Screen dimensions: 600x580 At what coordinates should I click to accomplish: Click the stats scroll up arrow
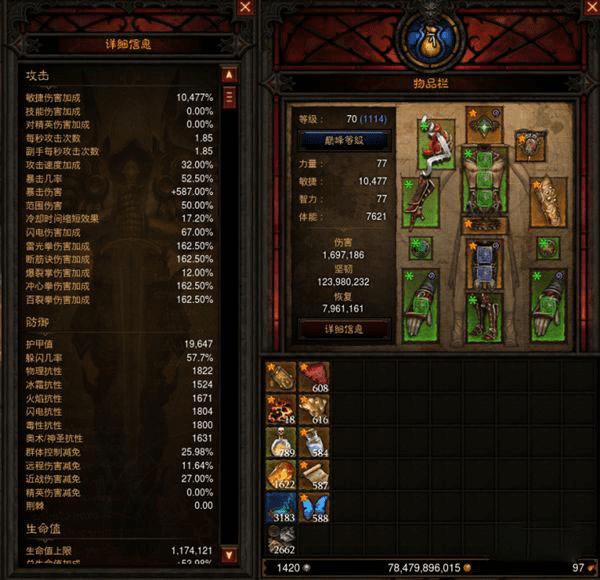(228, 75)
